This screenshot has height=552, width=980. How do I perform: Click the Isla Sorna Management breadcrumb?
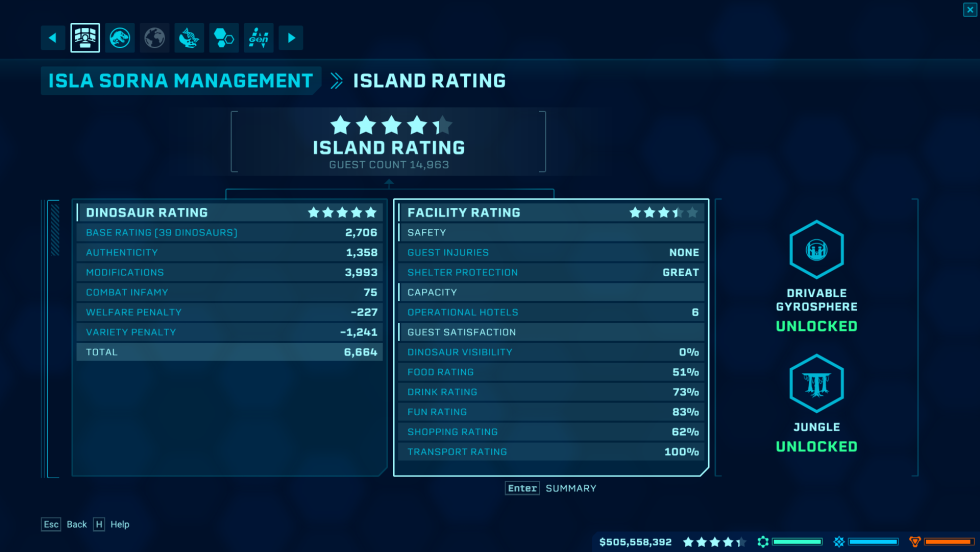pos(181,81)
